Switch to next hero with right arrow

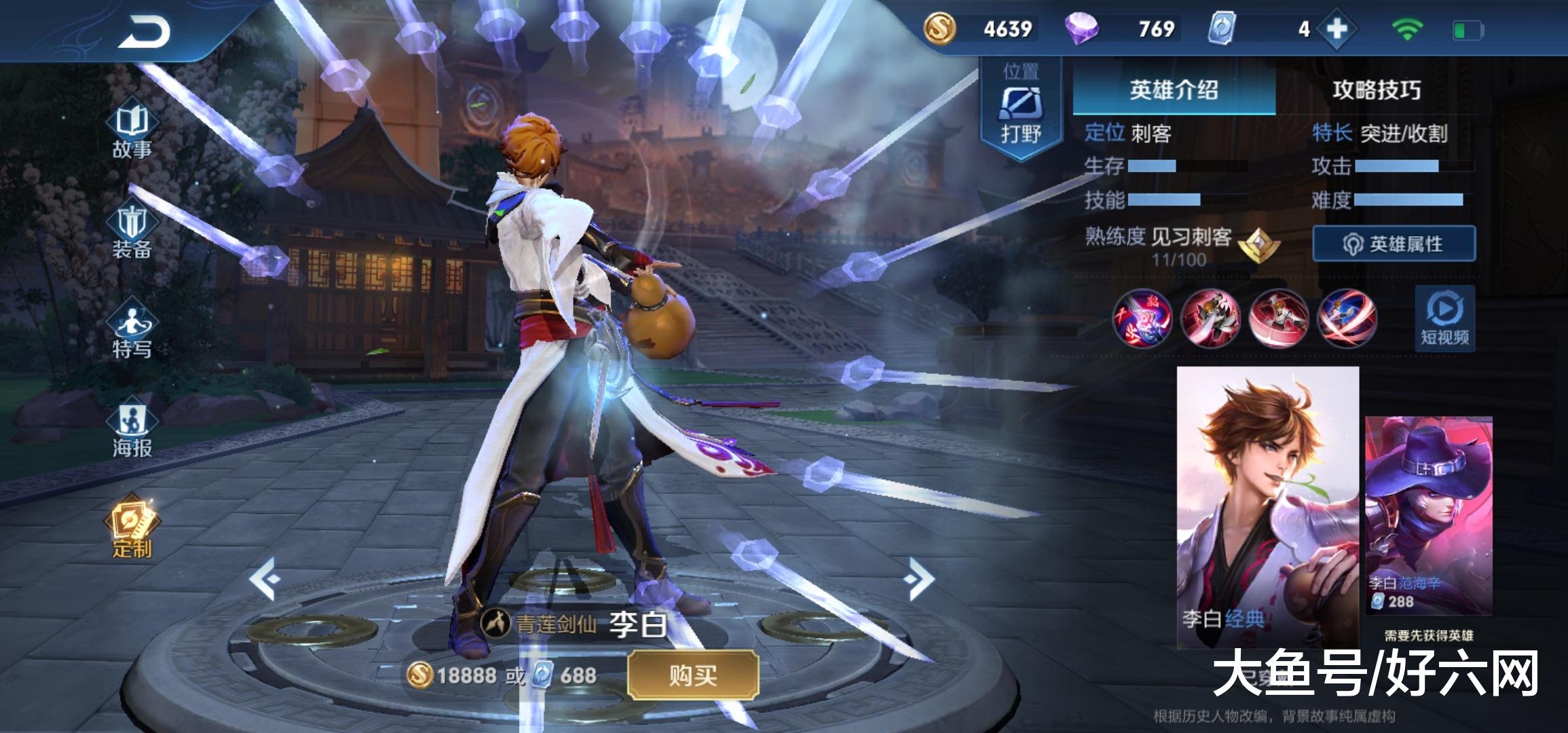[x=919, y=579]
